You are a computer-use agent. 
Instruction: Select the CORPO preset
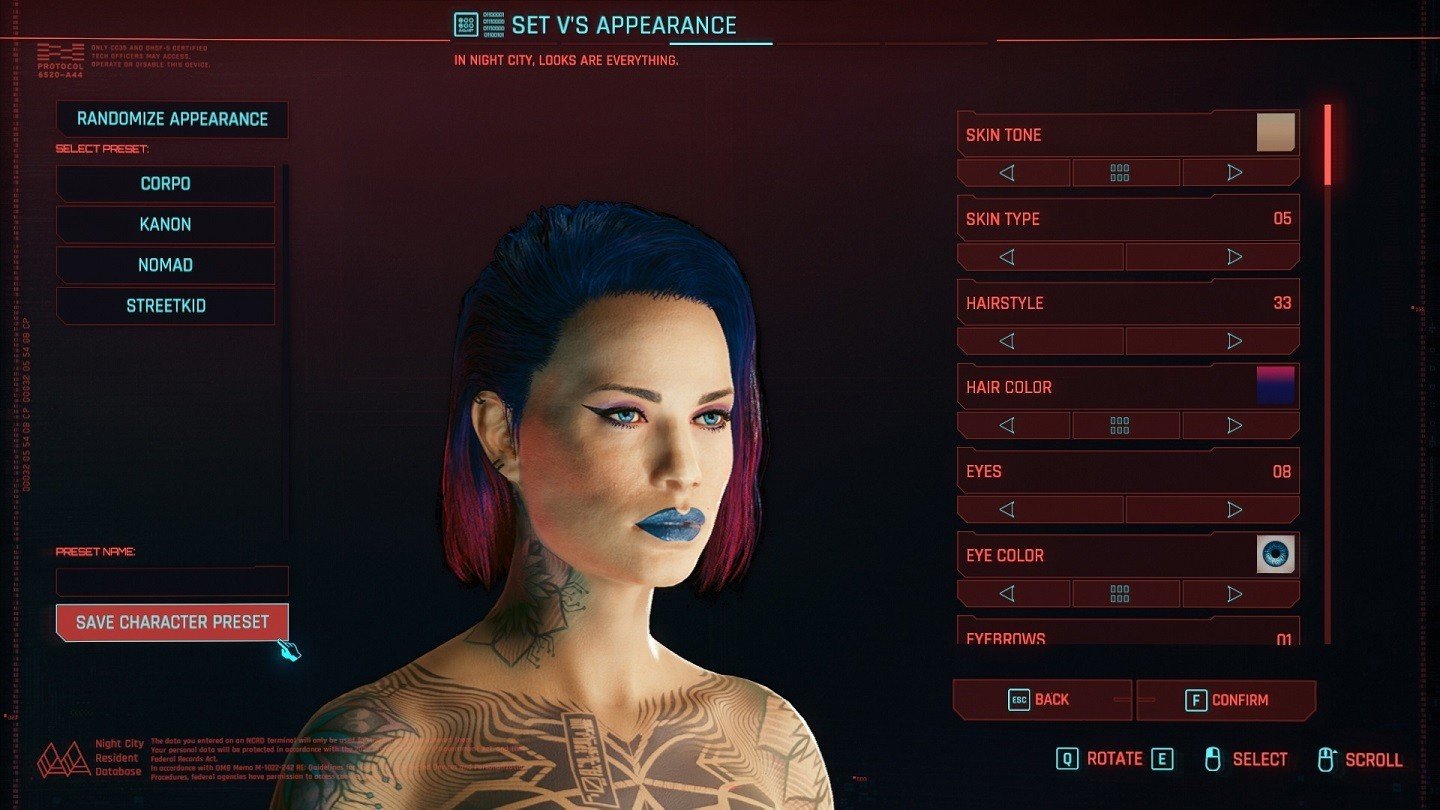point(165,183)
